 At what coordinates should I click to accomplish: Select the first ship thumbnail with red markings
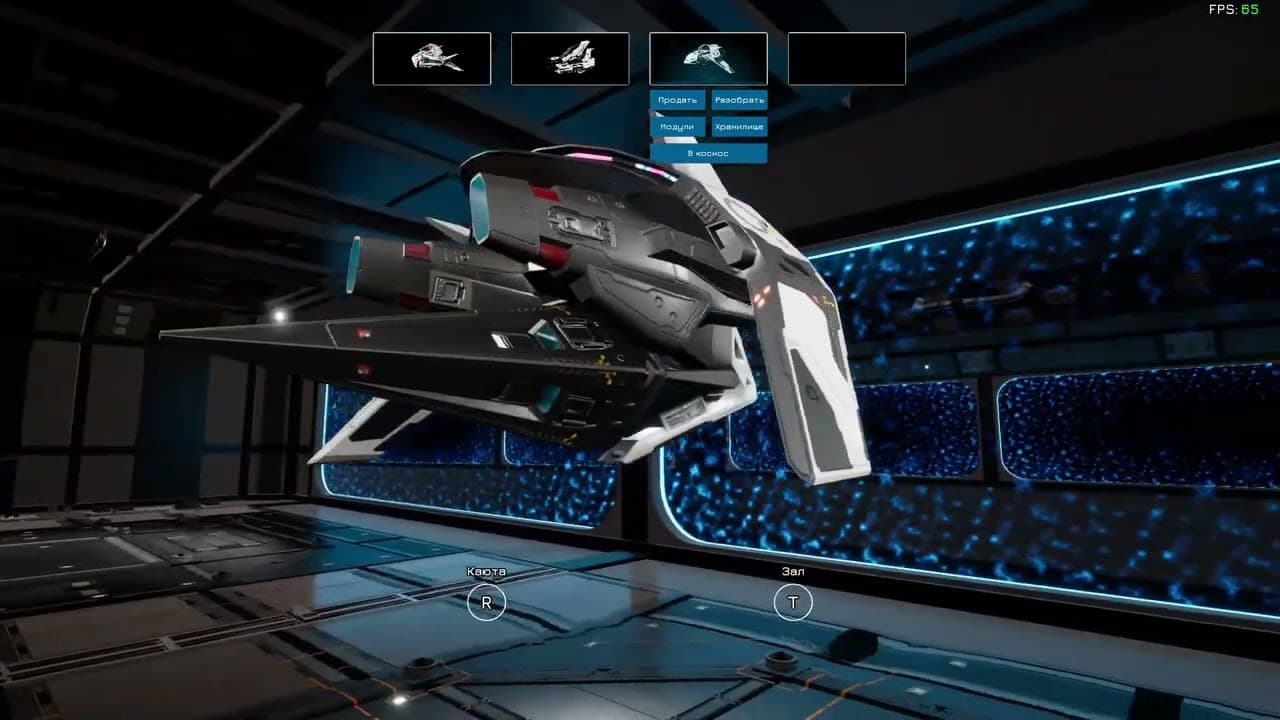(432, 58)
